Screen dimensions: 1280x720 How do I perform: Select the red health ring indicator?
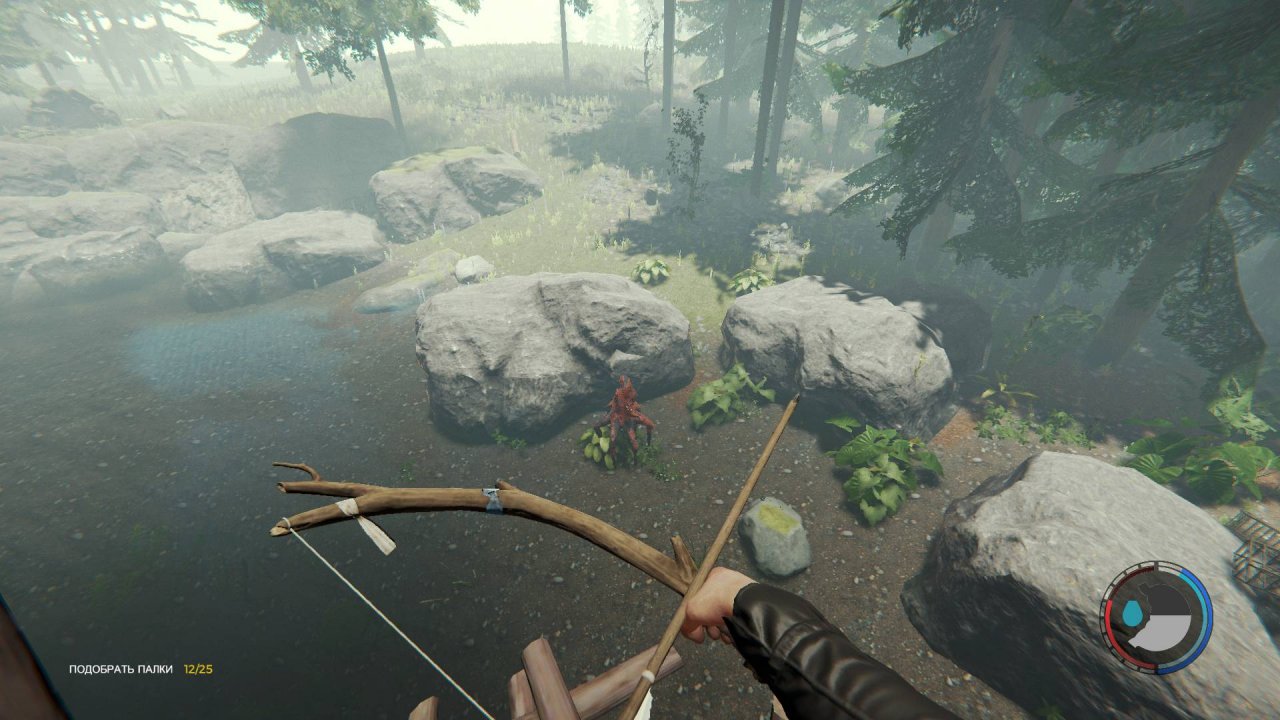[x=1110, y=630]
